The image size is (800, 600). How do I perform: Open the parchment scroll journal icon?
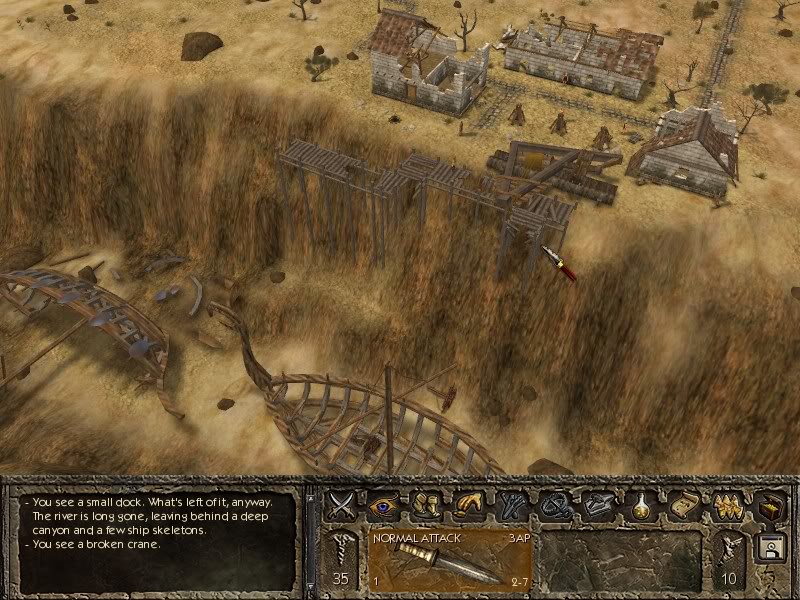(684, 503)
